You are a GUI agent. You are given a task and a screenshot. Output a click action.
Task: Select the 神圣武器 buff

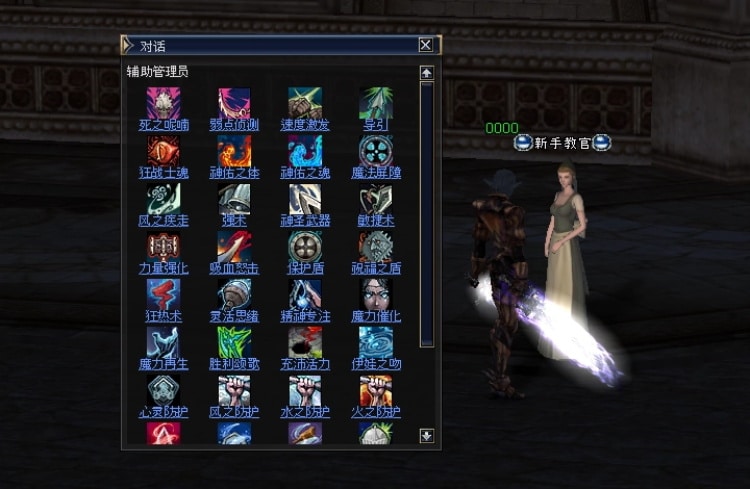point(305,220)
